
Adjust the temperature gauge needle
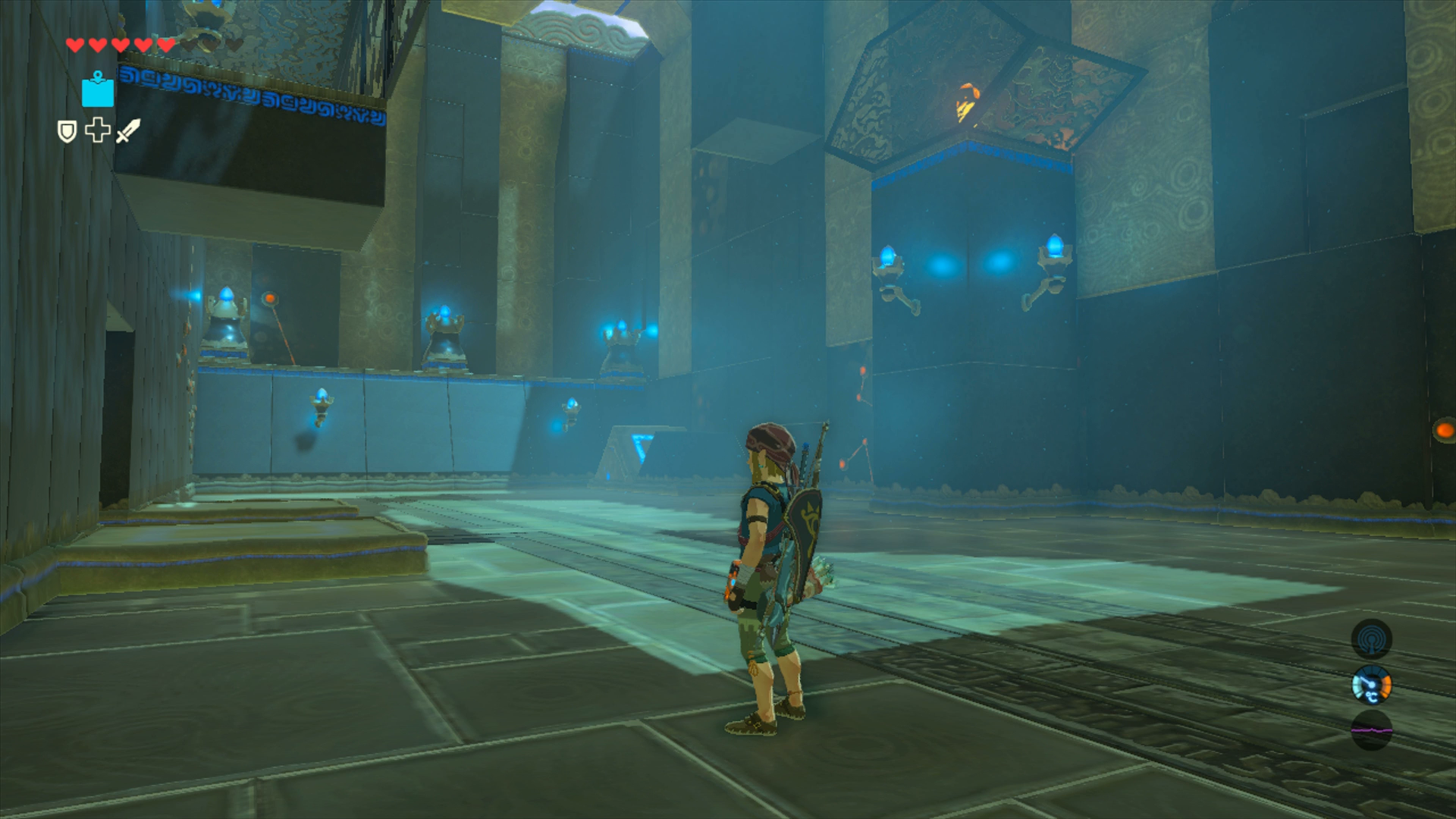1366,681
